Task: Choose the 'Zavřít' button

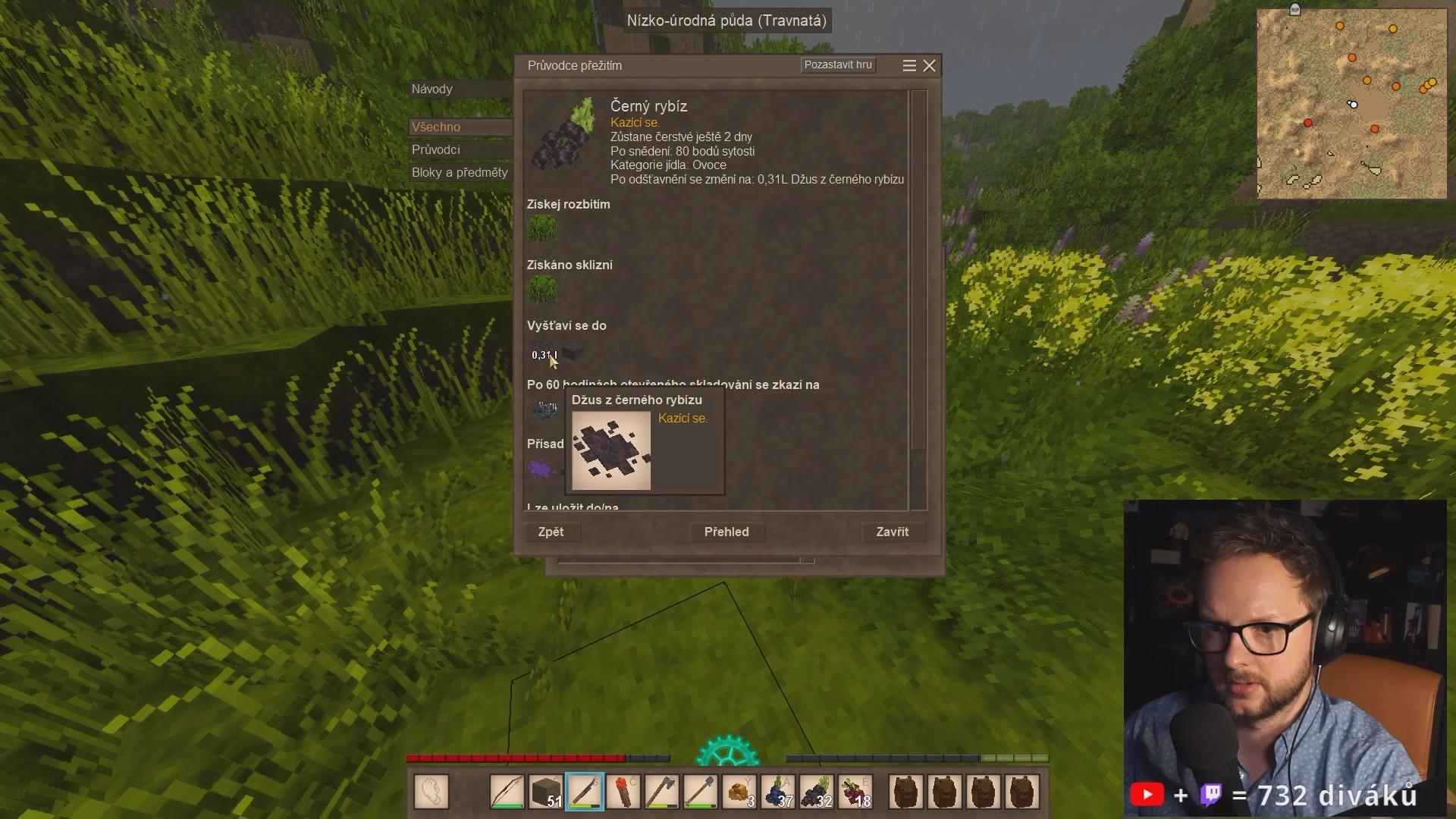Action: [x=892, y=532]
